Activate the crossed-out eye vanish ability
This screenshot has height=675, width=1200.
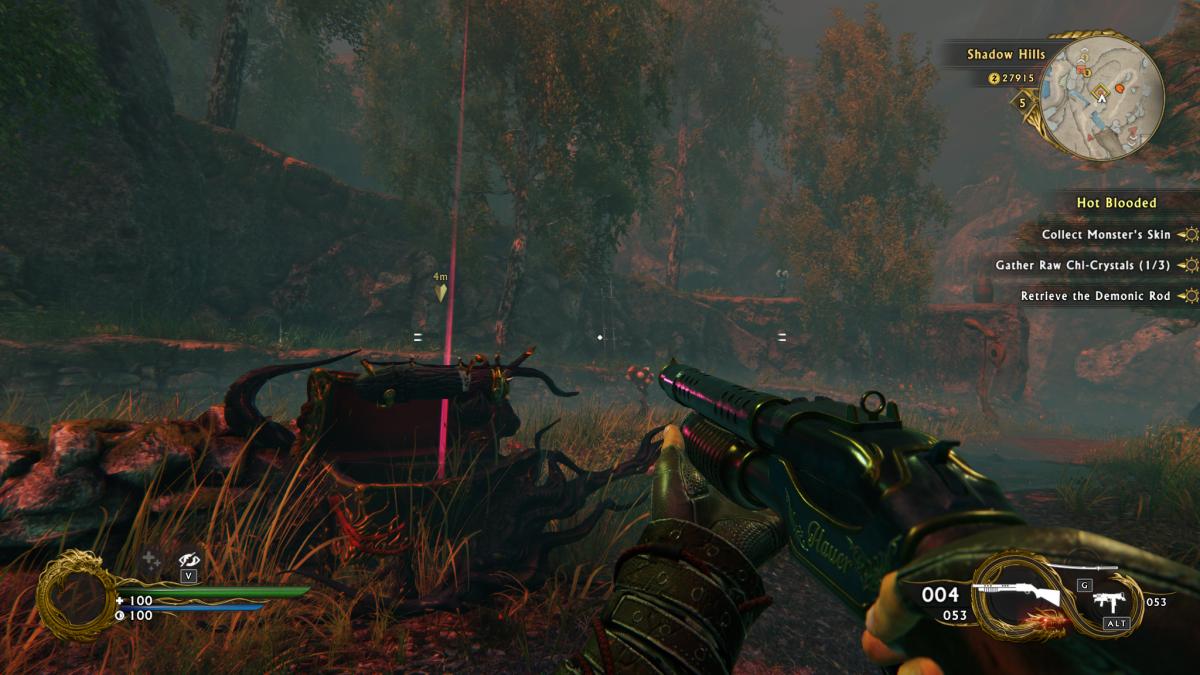tap(189, 561)
